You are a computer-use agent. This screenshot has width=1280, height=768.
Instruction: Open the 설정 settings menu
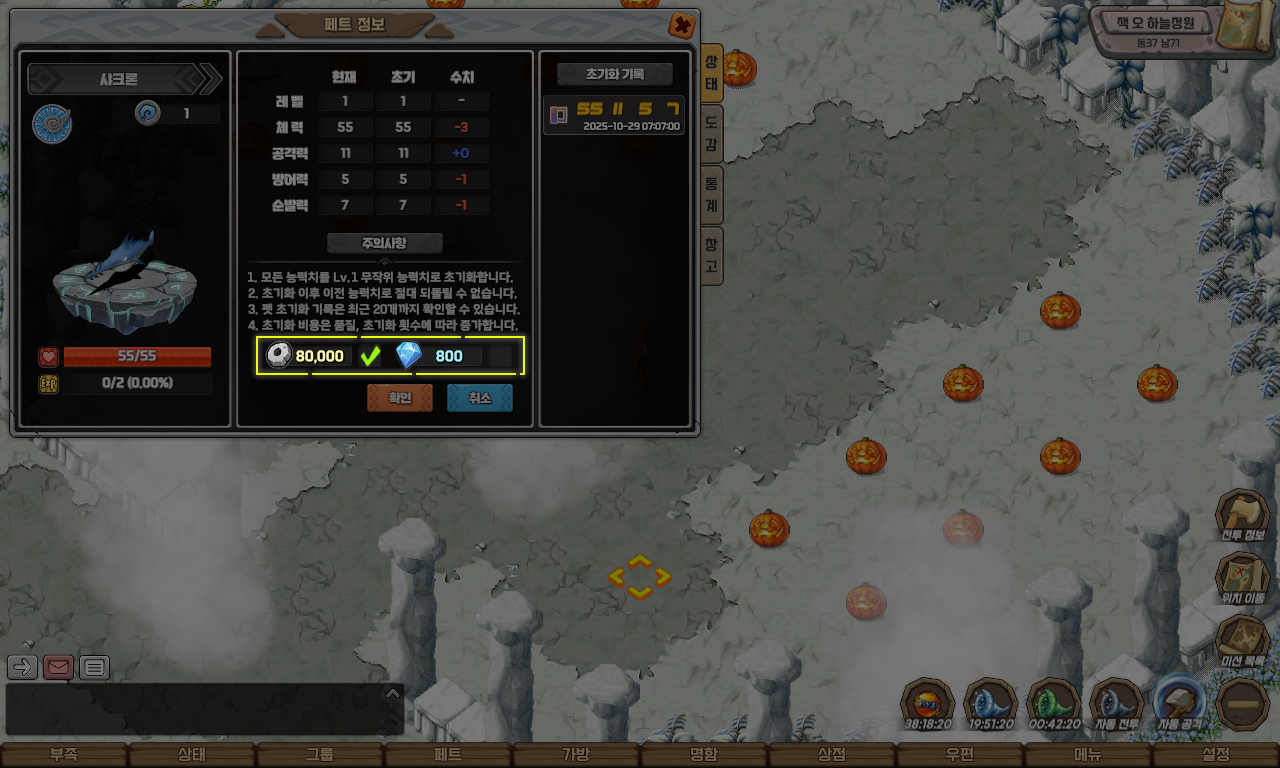coord(1216,755)
